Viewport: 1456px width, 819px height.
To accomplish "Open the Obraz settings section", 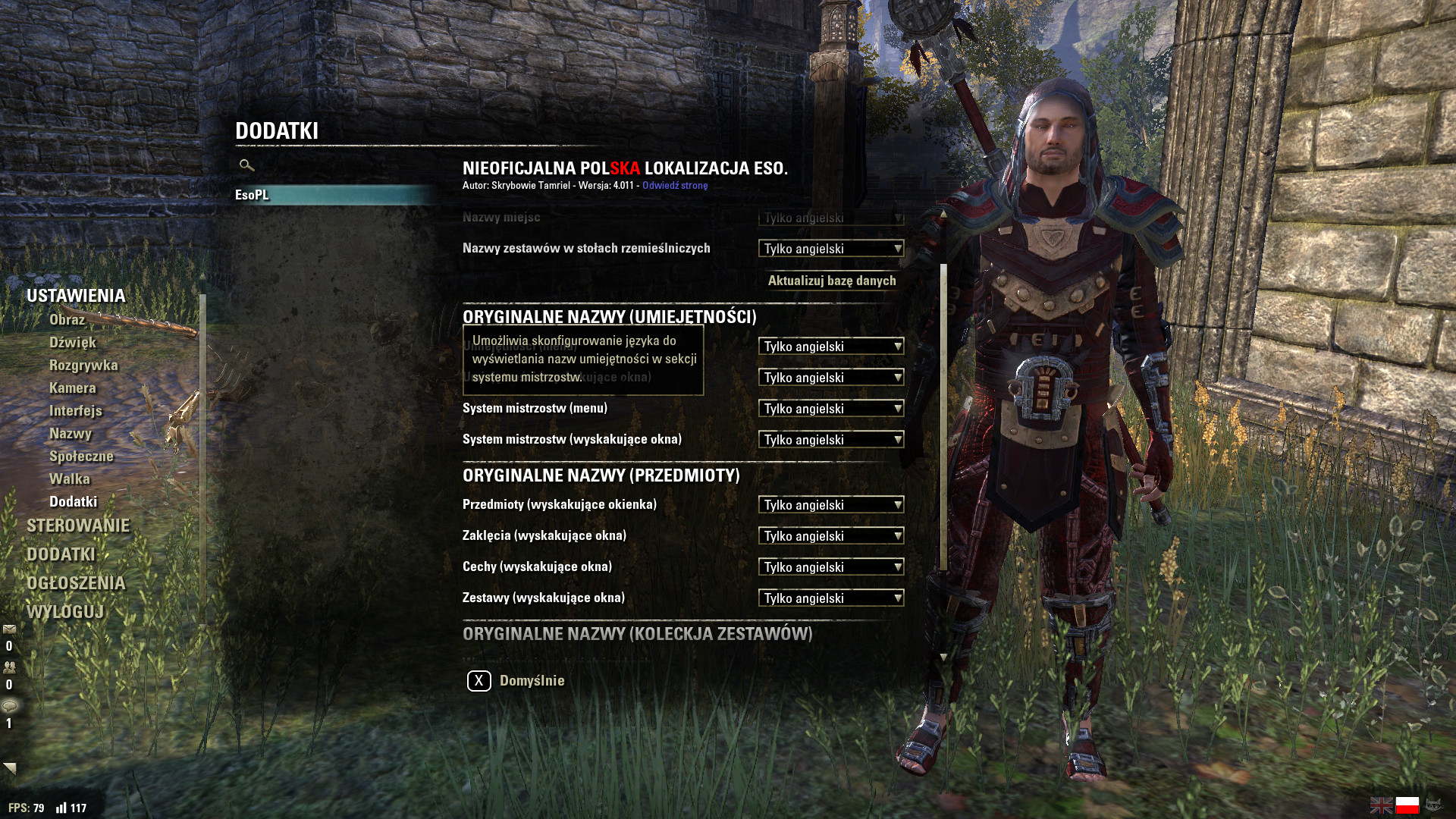I will click(67, 320).
